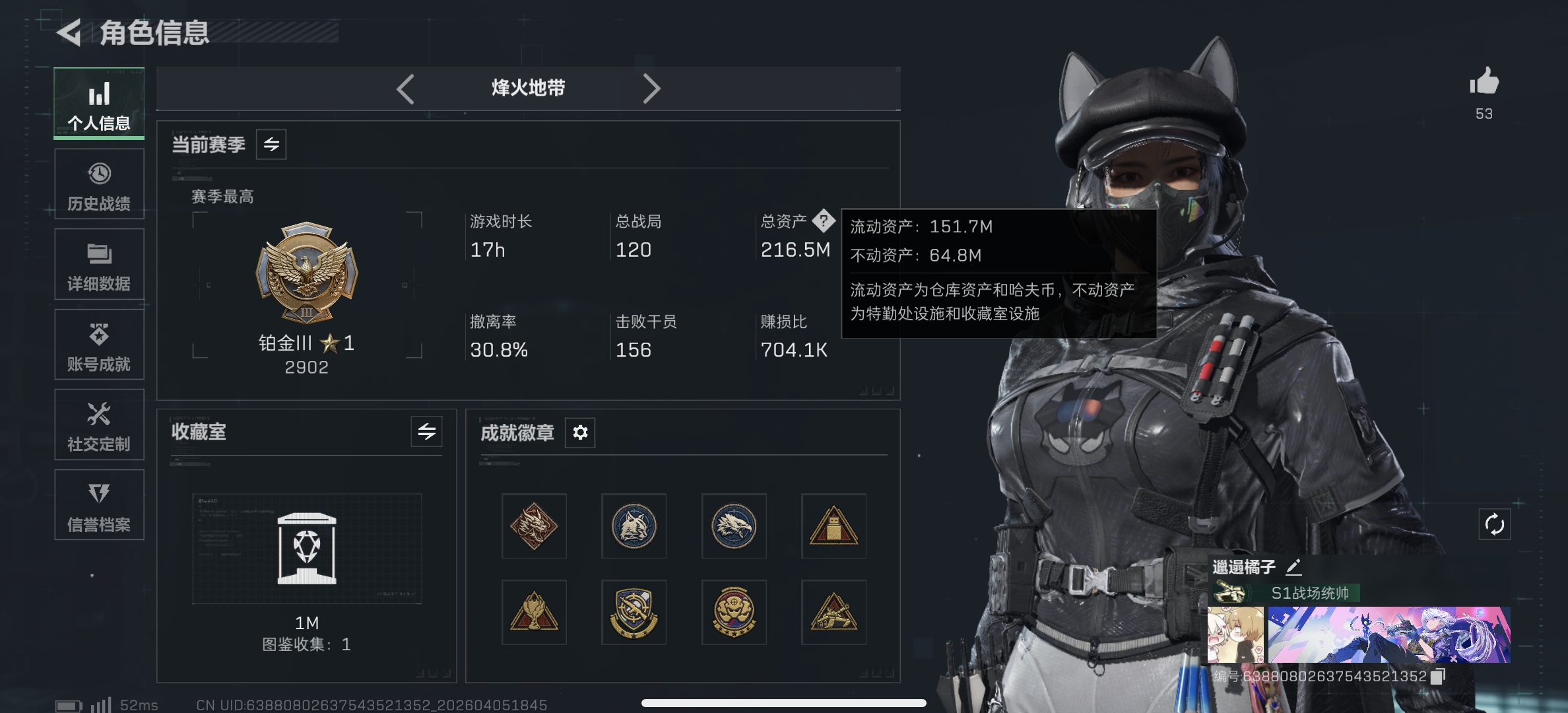Screen dimensions: 1568x713
Task: Toggle the 当前赛季 compare switch
Action: [x=273, y=145]
